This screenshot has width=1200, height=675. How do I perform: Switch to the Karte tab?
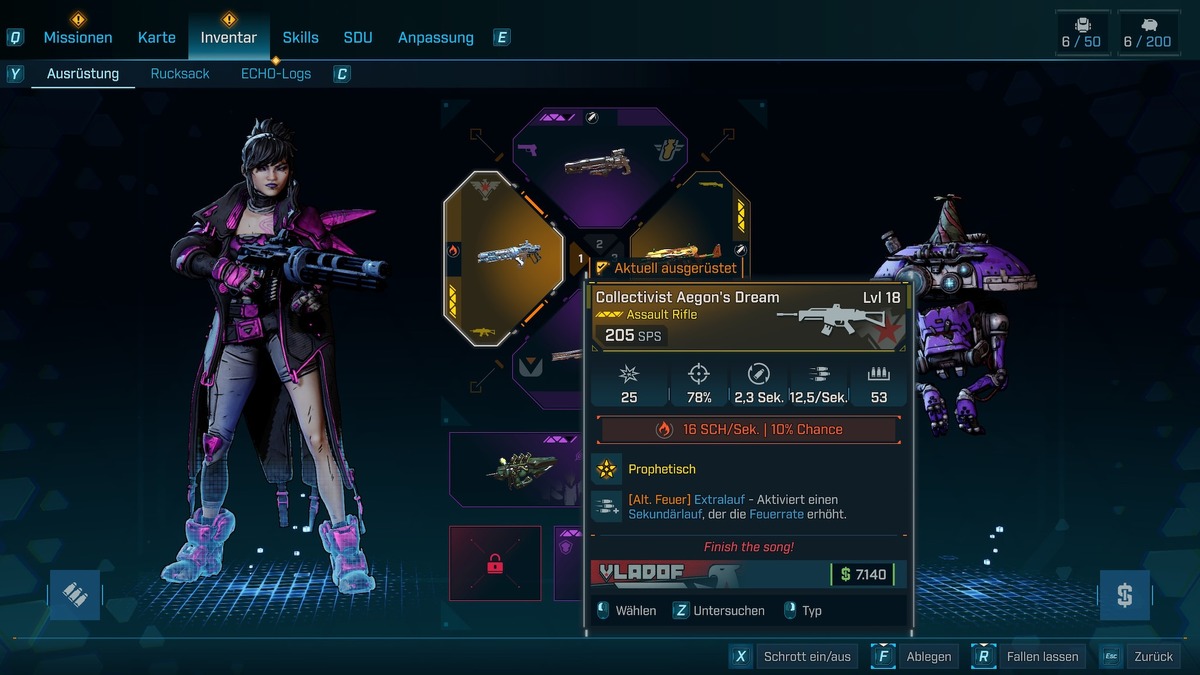[x=156, y=38]
